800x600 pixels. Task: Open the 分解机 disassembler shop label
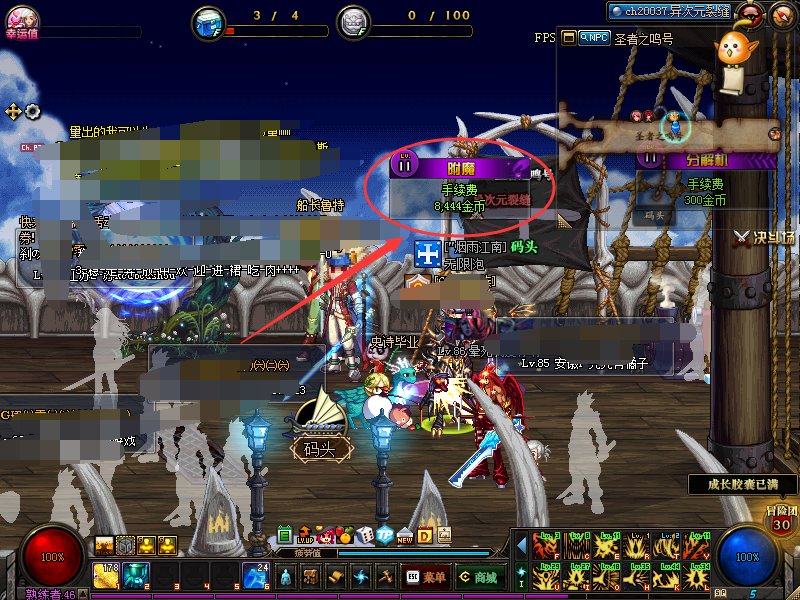pos(708,159)
